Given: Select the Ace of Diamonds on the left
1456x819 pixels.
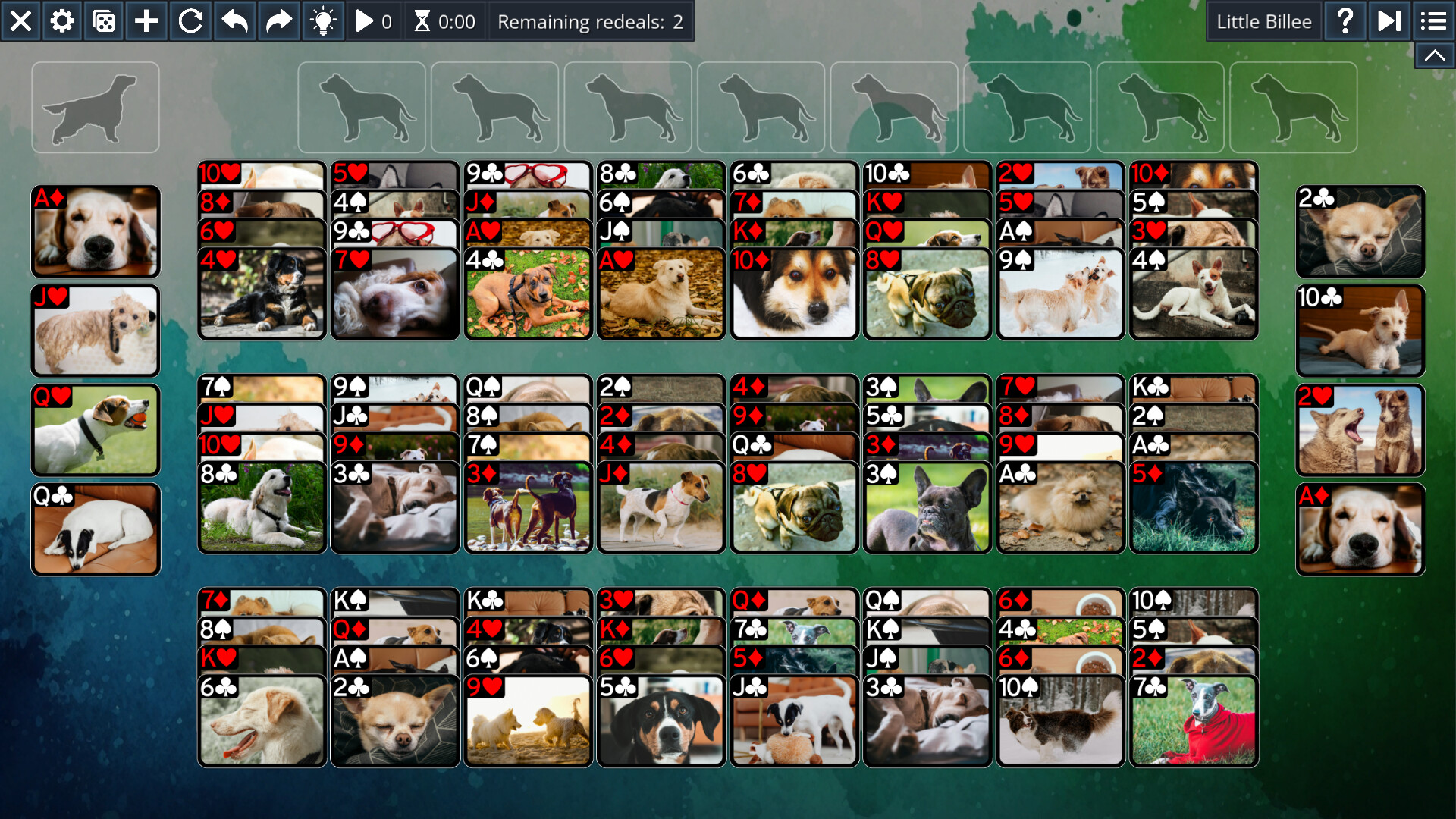Looking at the screenshot, I should [x=96, y=231].
